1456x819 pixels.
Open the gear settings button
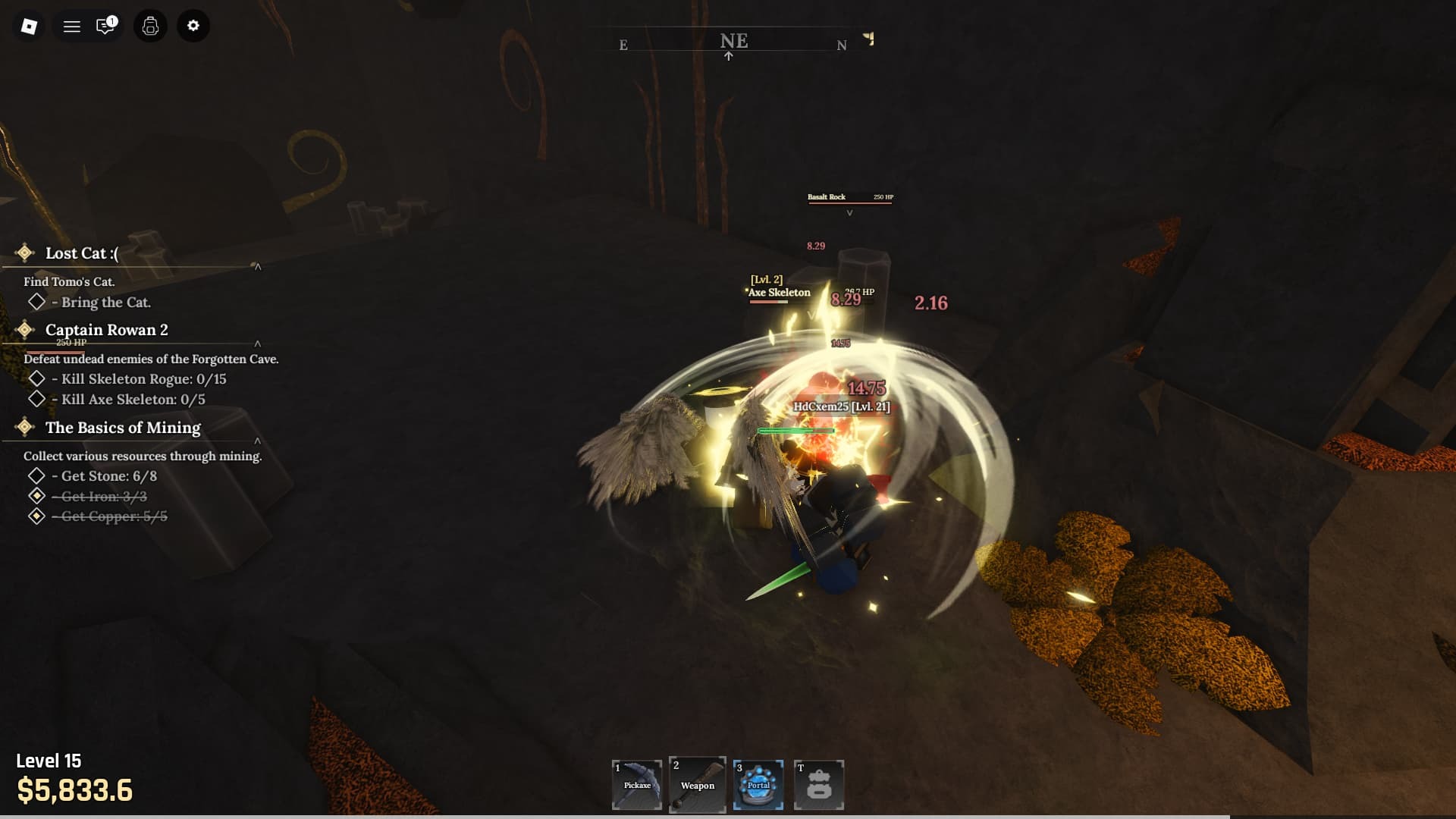pyautogui.click(x=193, y=27)
